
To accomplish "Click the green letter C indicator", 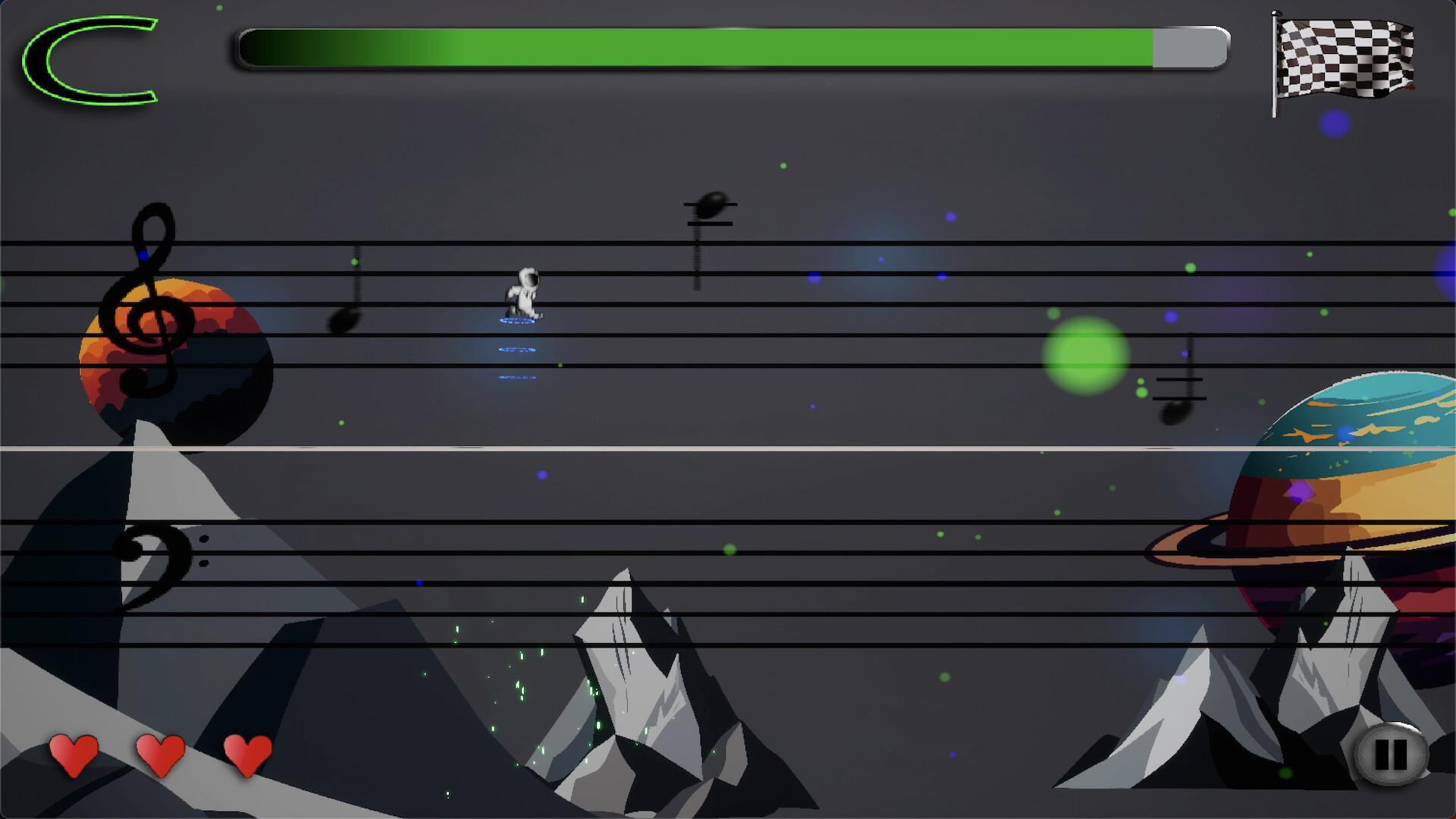I will click(x=91, y=61).
